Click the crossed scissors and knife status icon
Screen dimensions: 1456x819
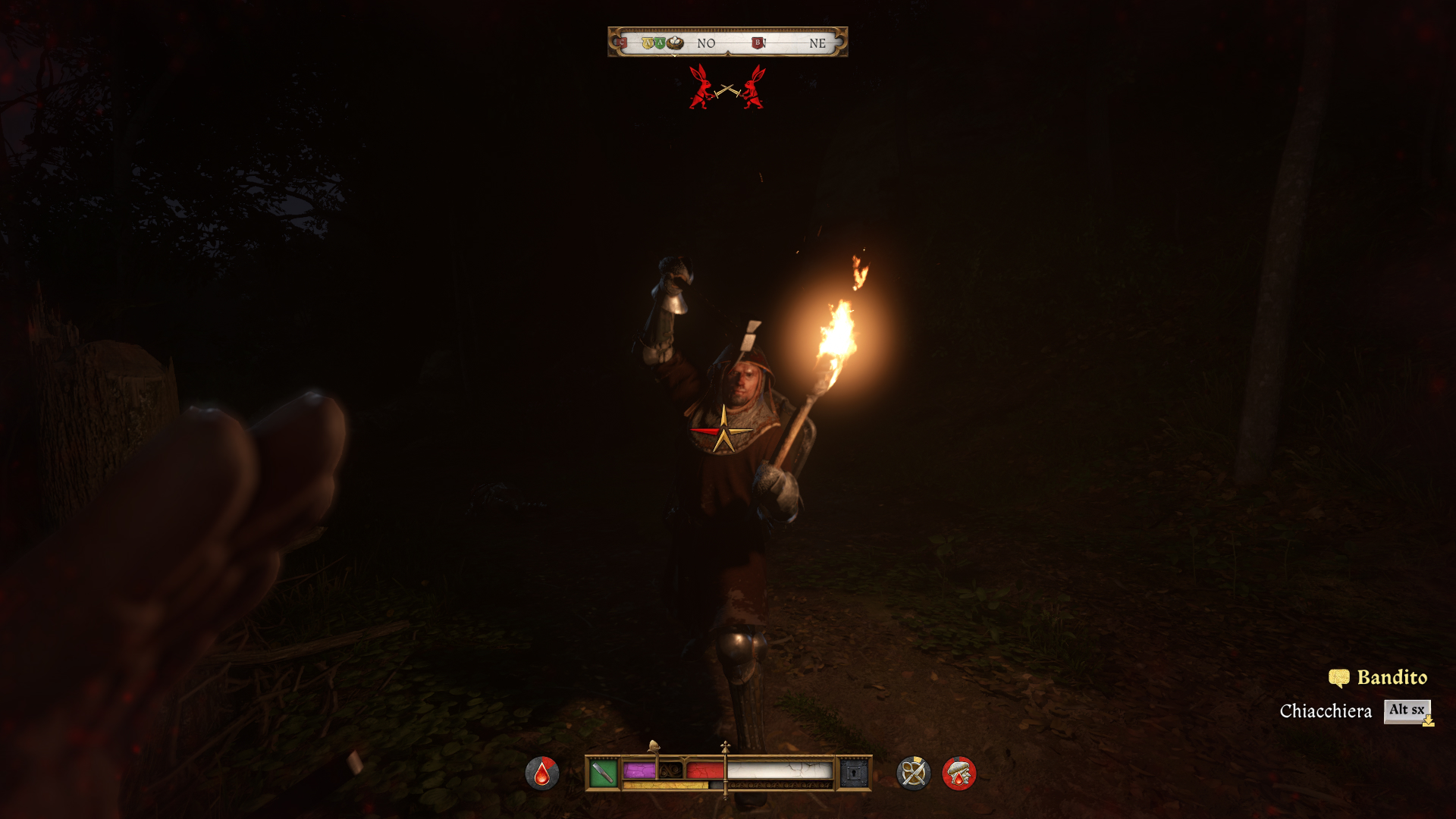[x=913, y=773]
